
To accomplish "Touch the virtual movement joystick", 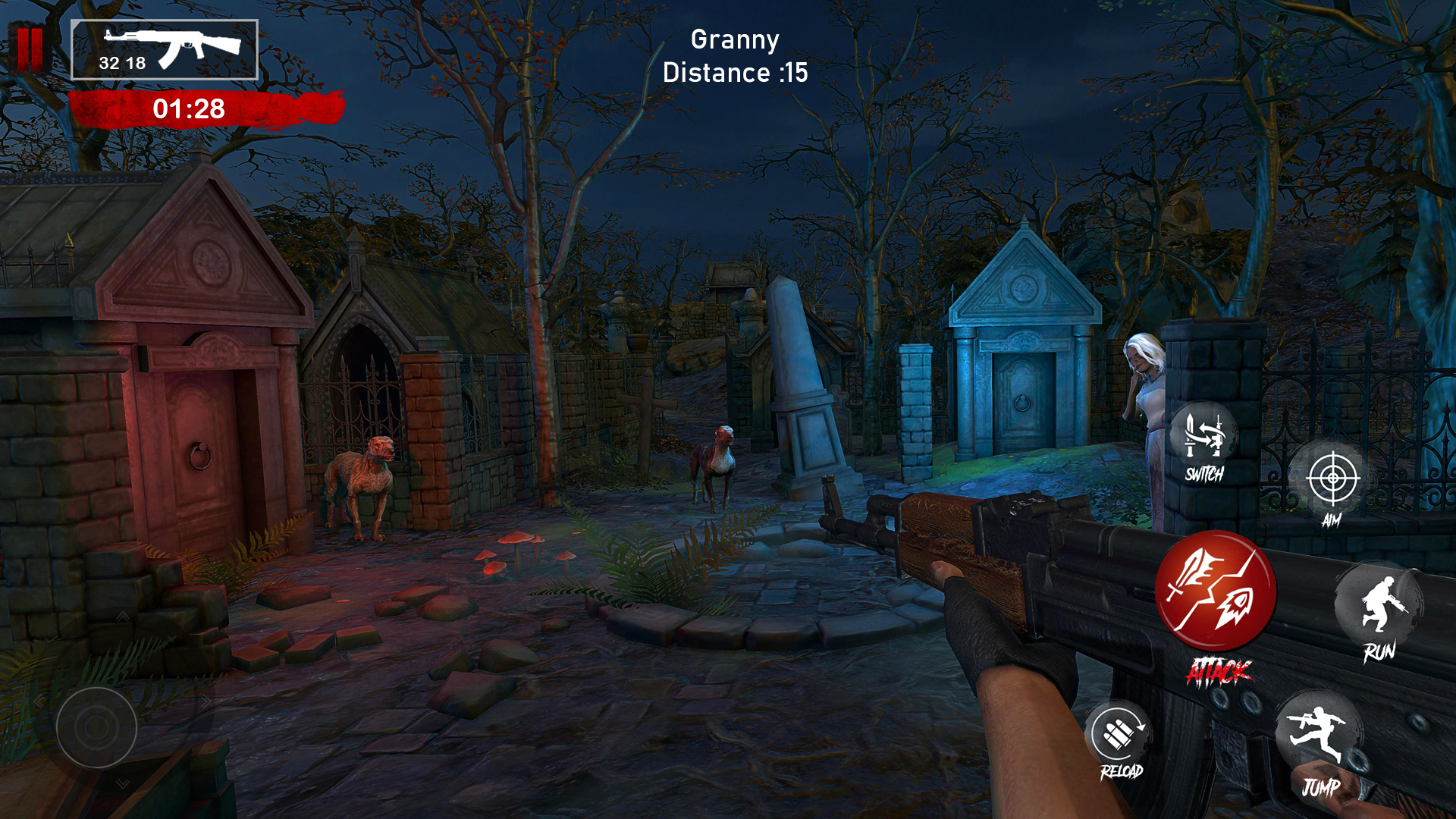I will tap(96, 727).
